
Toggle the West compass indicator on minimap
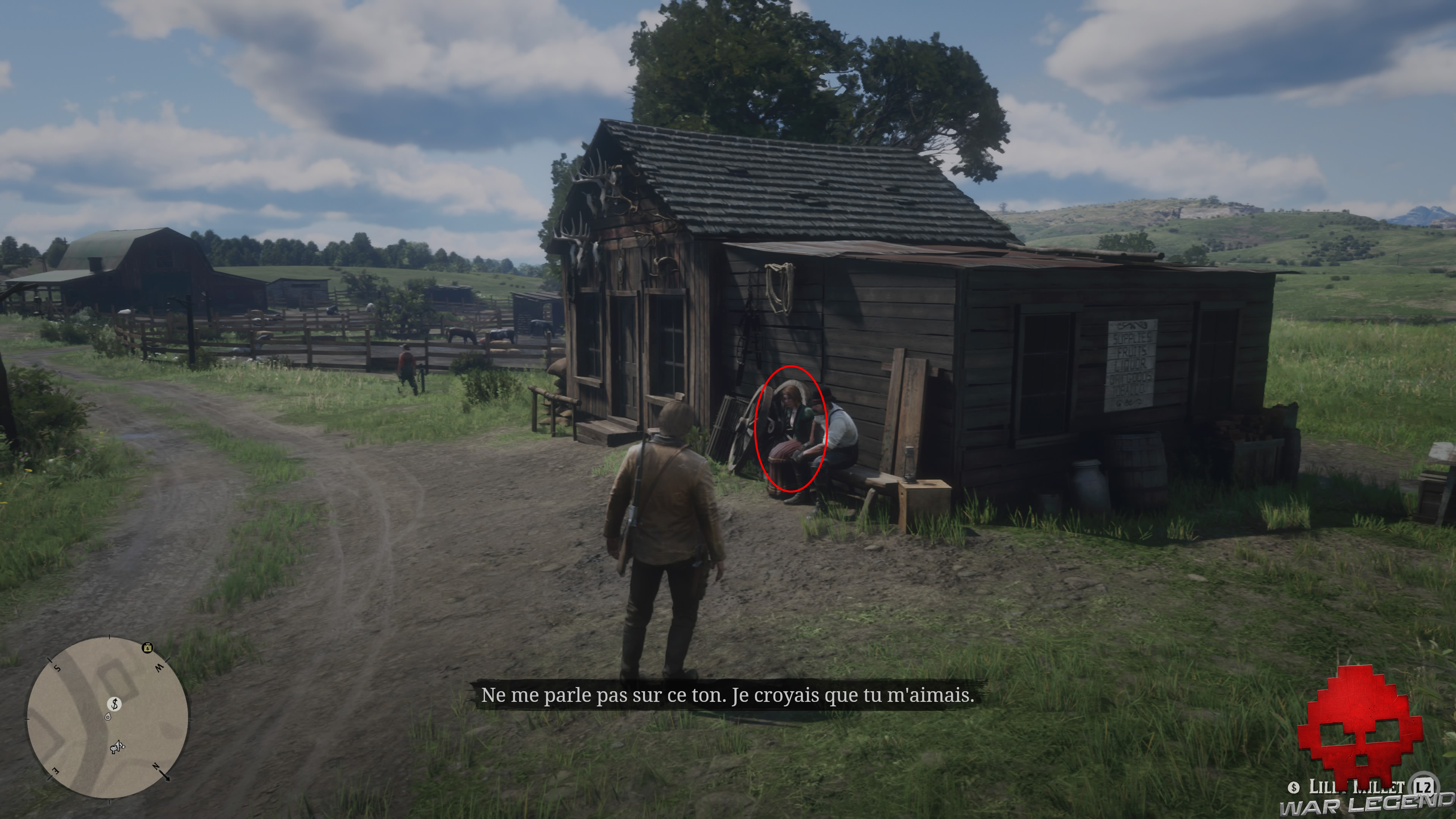159,667
